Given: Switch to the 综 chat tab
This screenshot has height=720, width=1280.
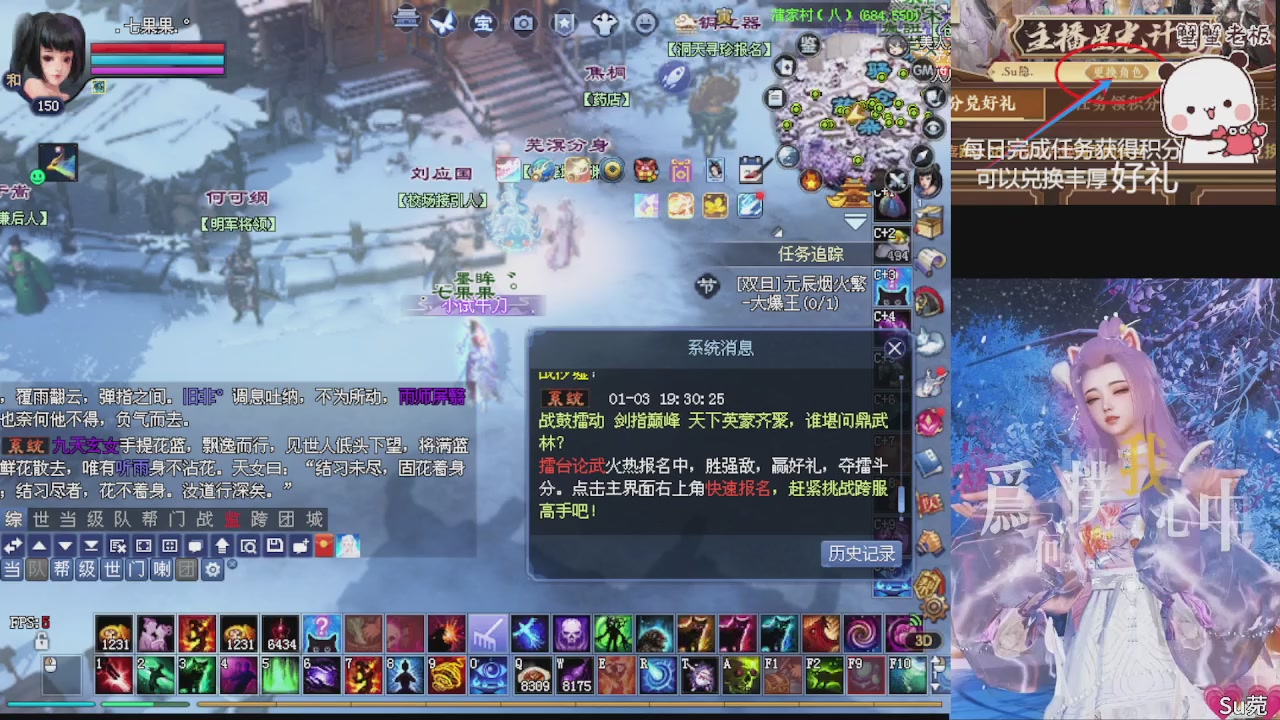Looking at the screenshot, I should pyautogui.click(x=13, y=519).
